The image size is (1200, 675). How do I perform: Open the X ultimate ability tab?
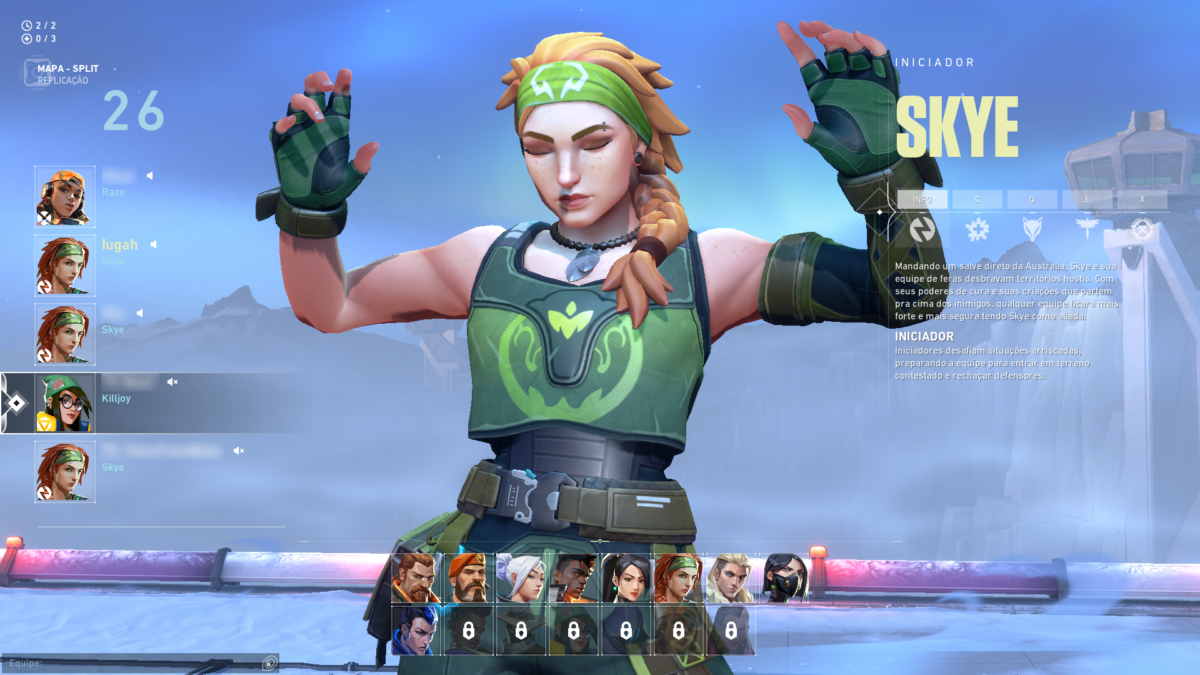point(1142,199)
